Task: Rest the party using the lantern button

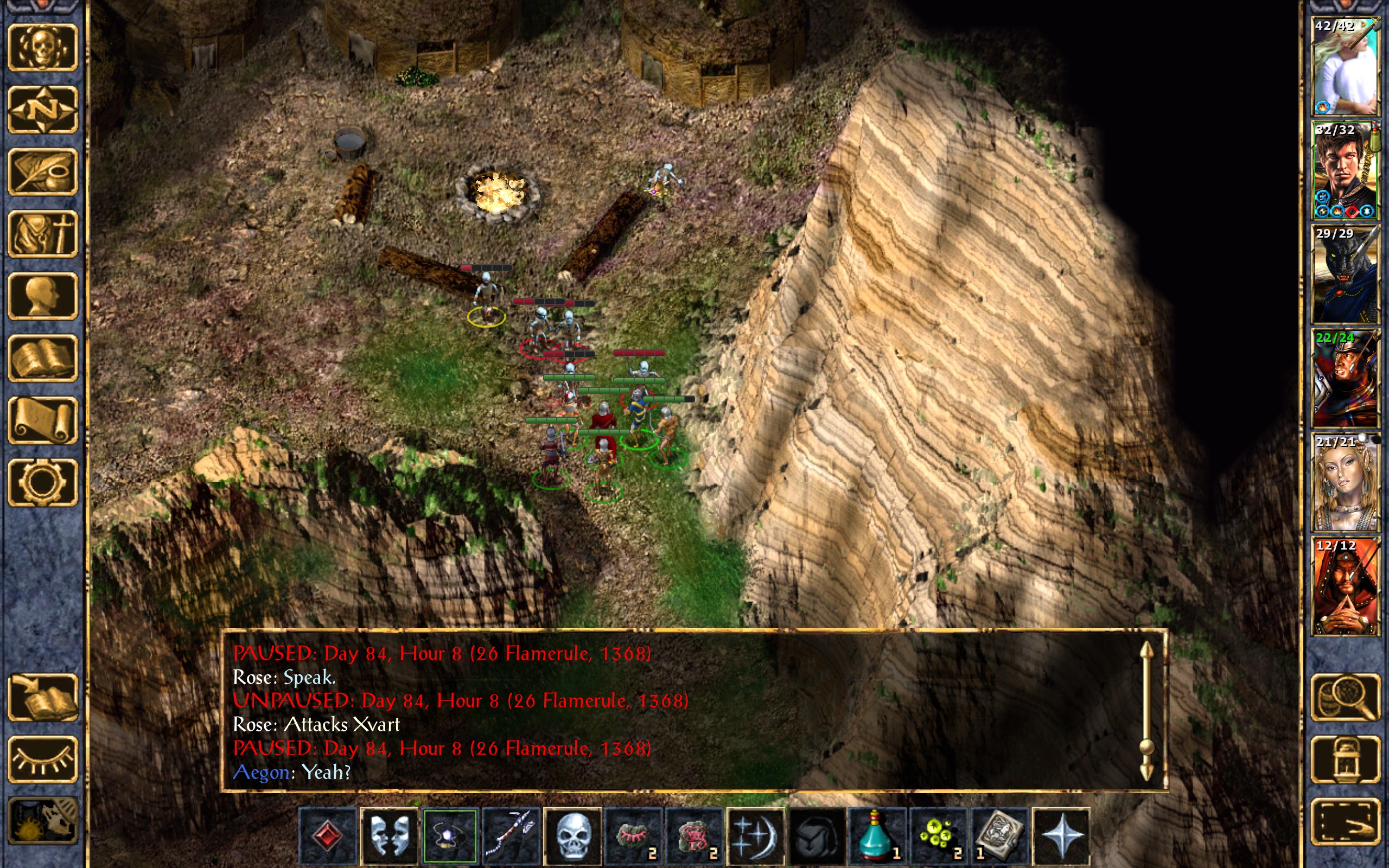Action: coord(1345,759)
